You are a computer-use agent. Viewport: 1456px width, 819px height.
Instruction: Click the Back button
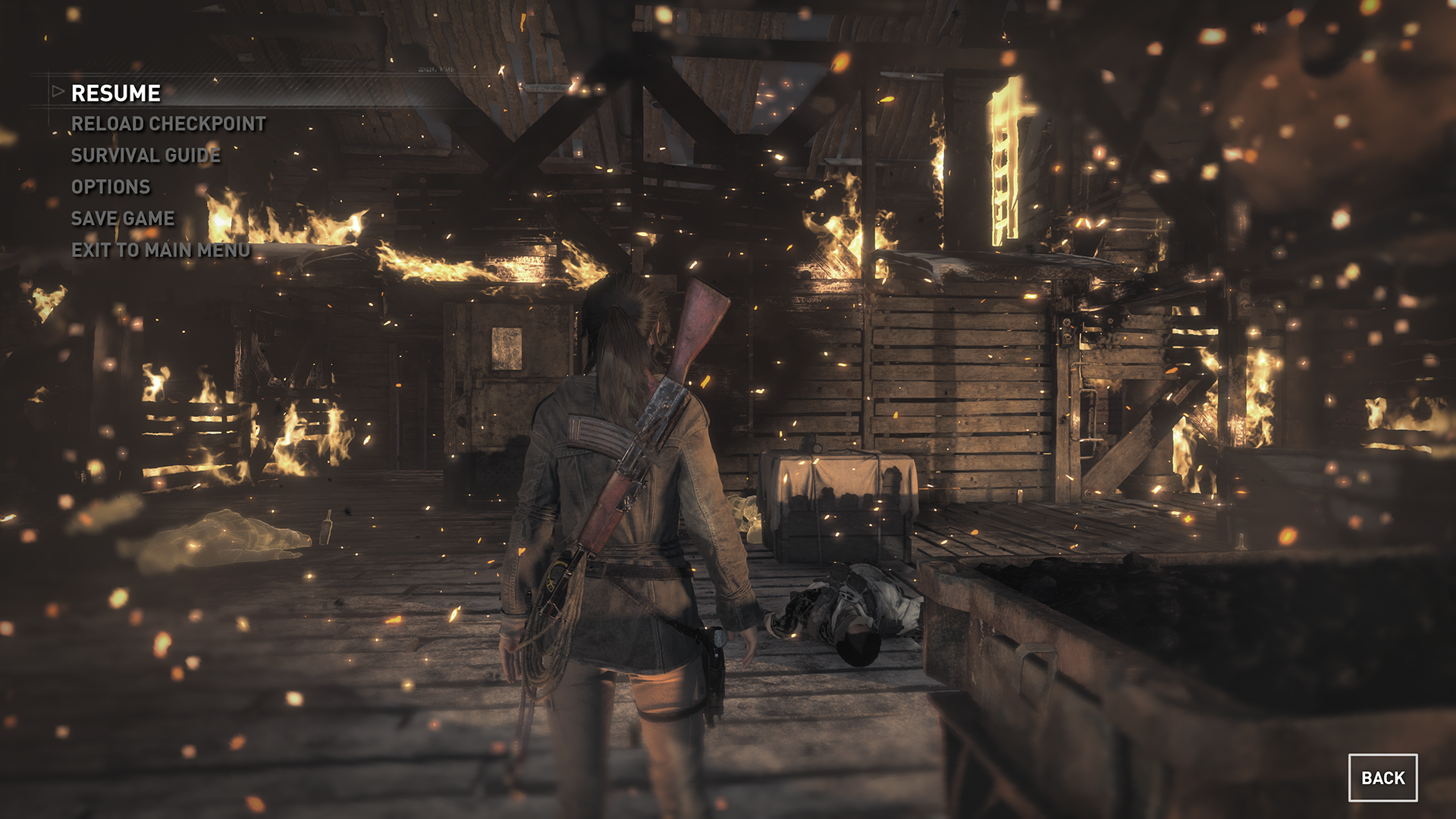click(x=1382, y=778)
